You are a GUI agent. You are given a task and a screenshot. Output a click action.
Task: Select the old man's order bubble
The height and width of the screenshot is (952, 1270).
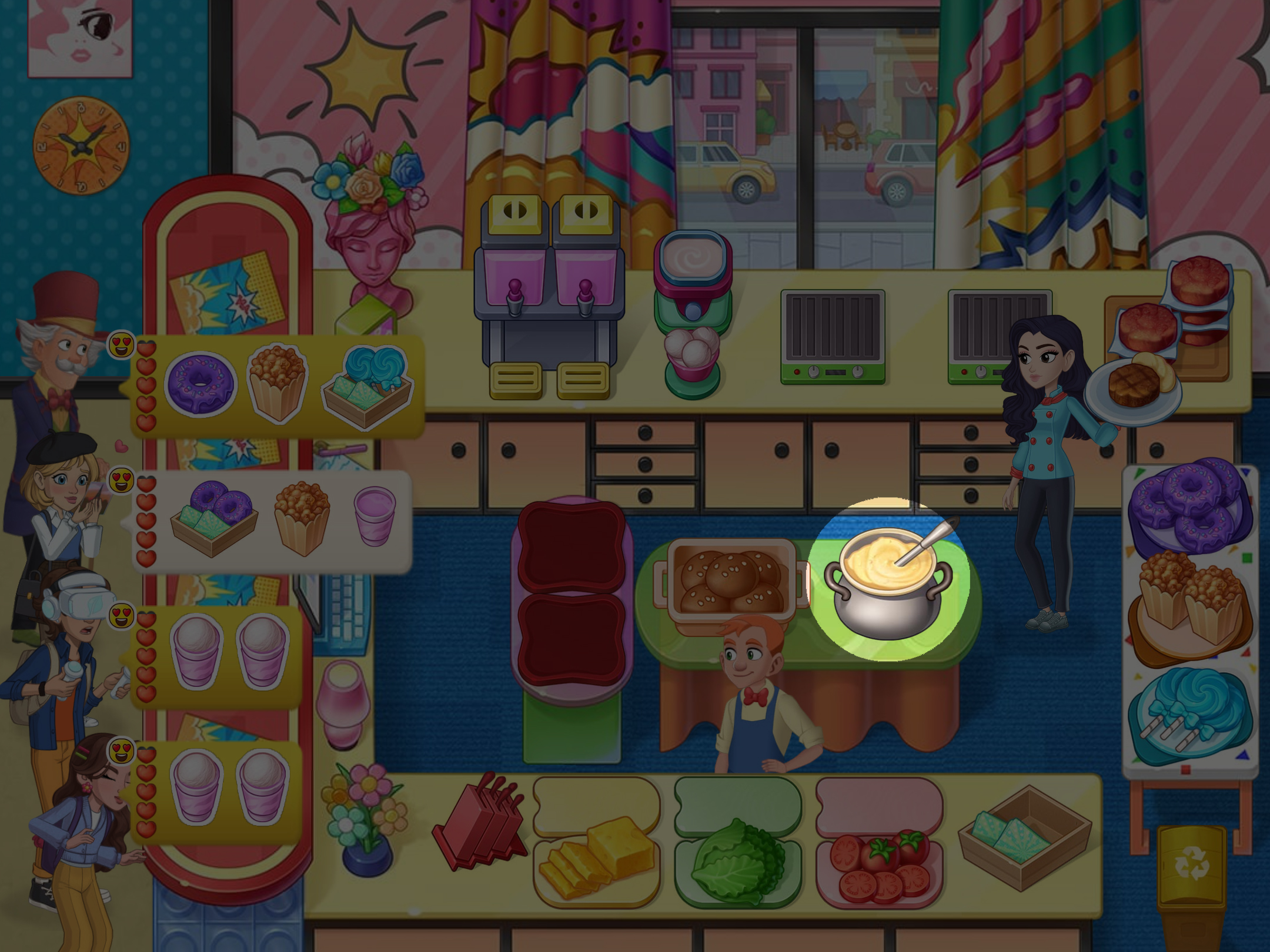tap(276, 385)
